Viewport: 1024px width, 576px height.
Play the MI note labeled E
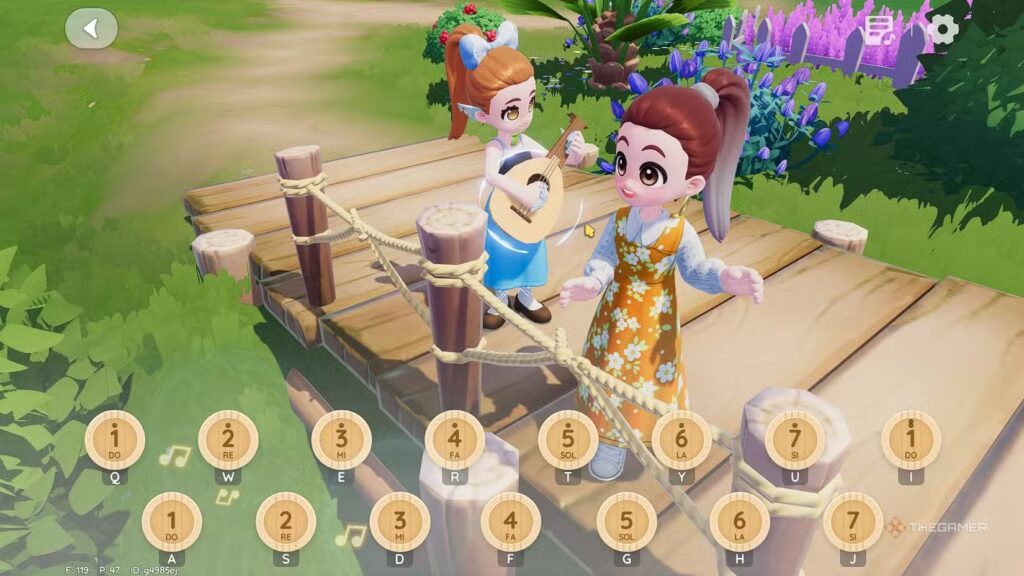click(x=341, y=440)
